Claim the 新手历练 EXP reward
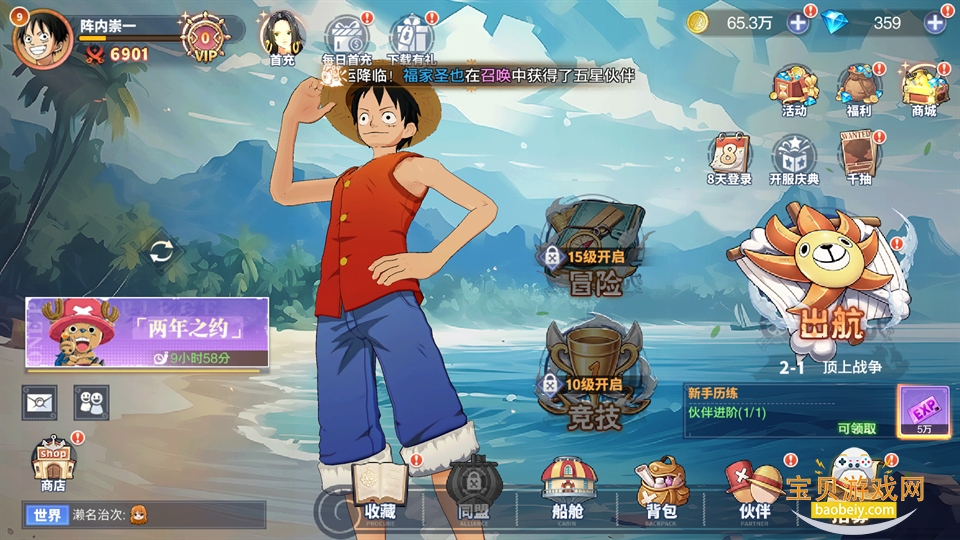Image resolution: width=960 pixels, height=540 pixels. click(x=923, y=411)
